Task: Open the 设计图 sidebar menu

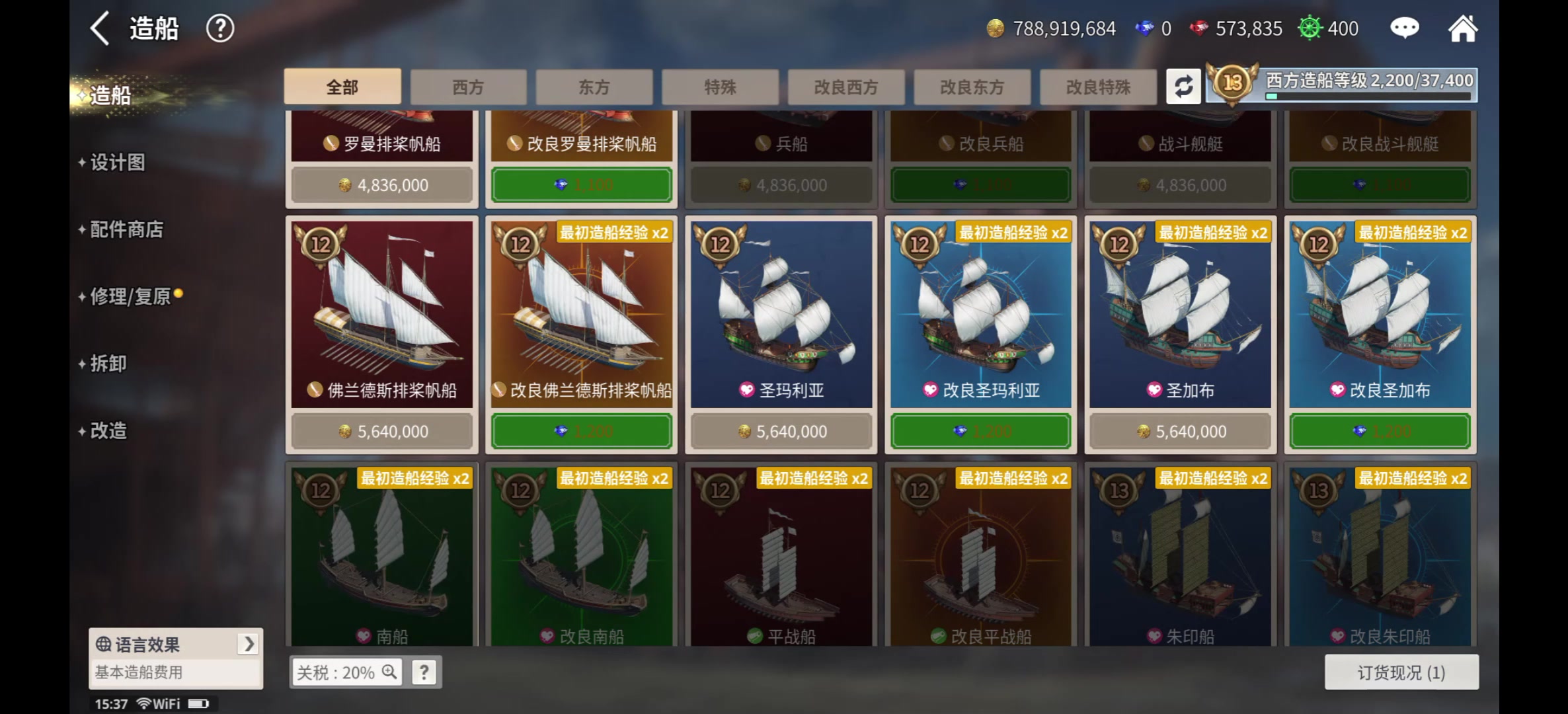Action: coord(117,163)
